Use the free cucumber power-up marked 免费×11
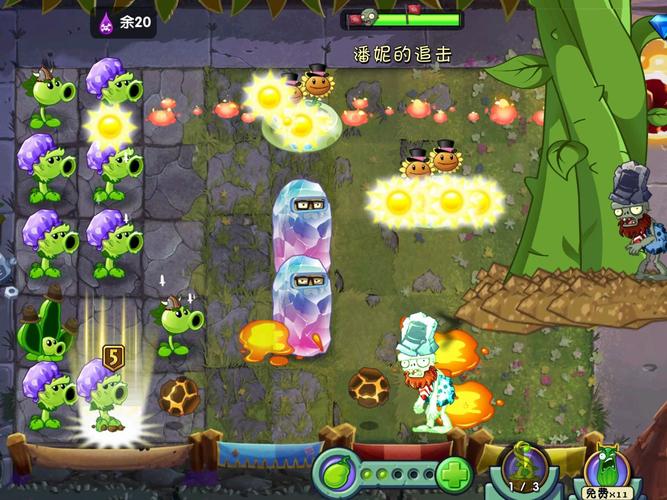667x500 pixels. click(607, 470)
